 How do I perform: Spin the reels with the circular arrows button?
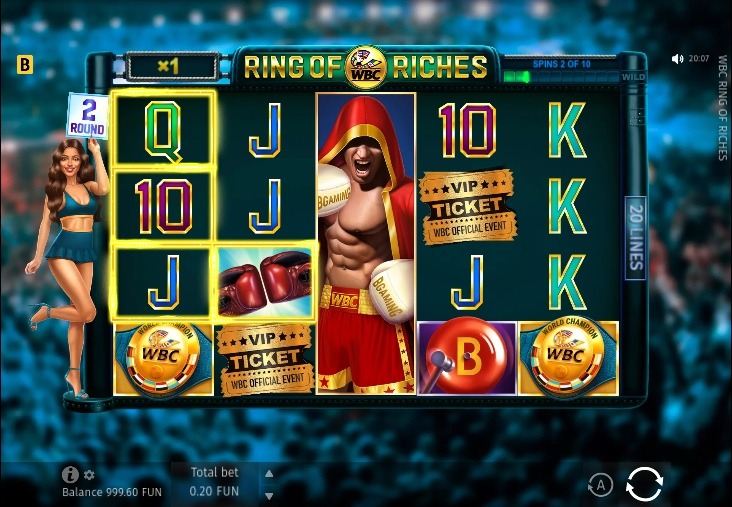tap(644, 485)
